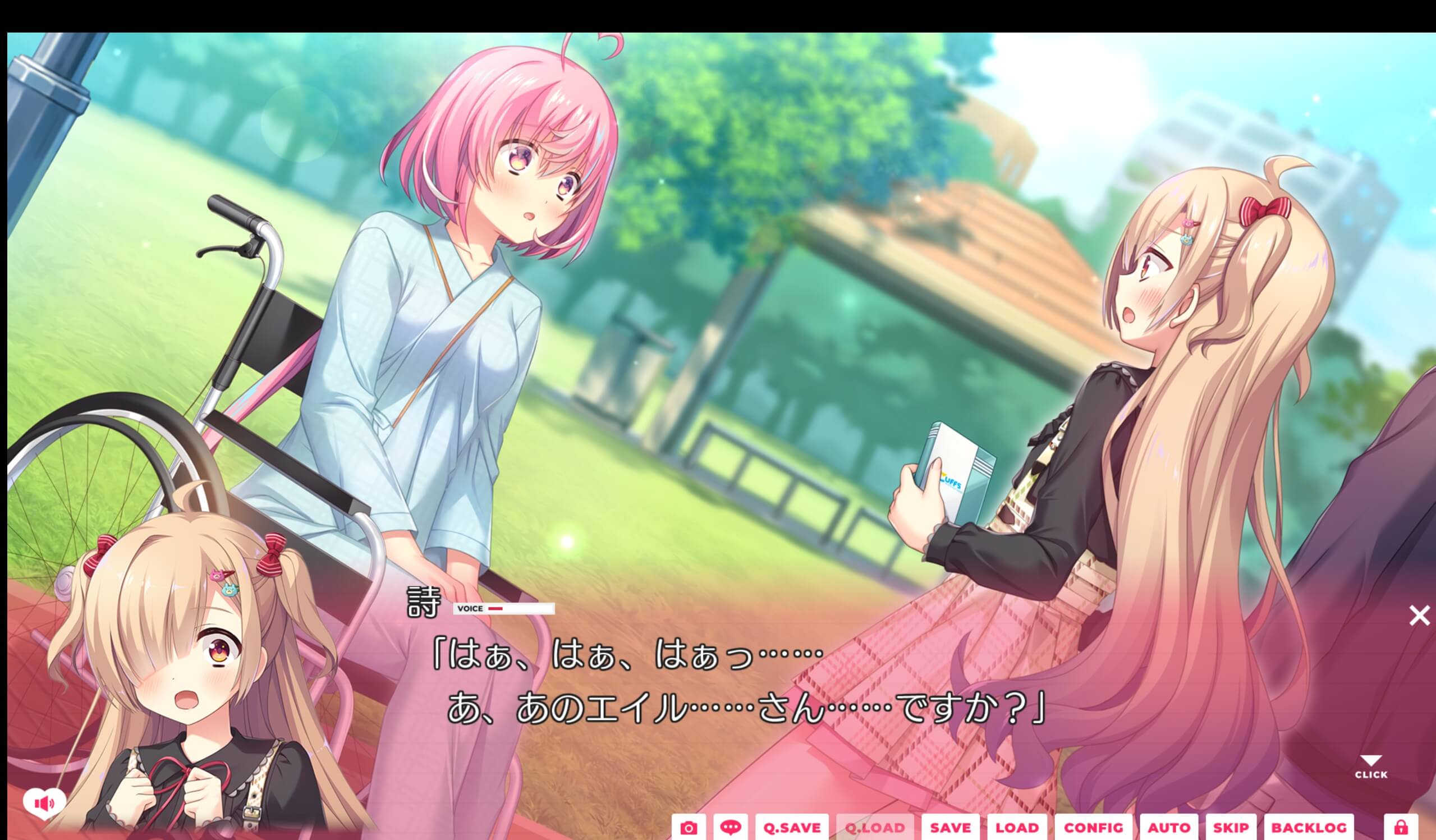Click the speech bubble icon button

(731, 828)
